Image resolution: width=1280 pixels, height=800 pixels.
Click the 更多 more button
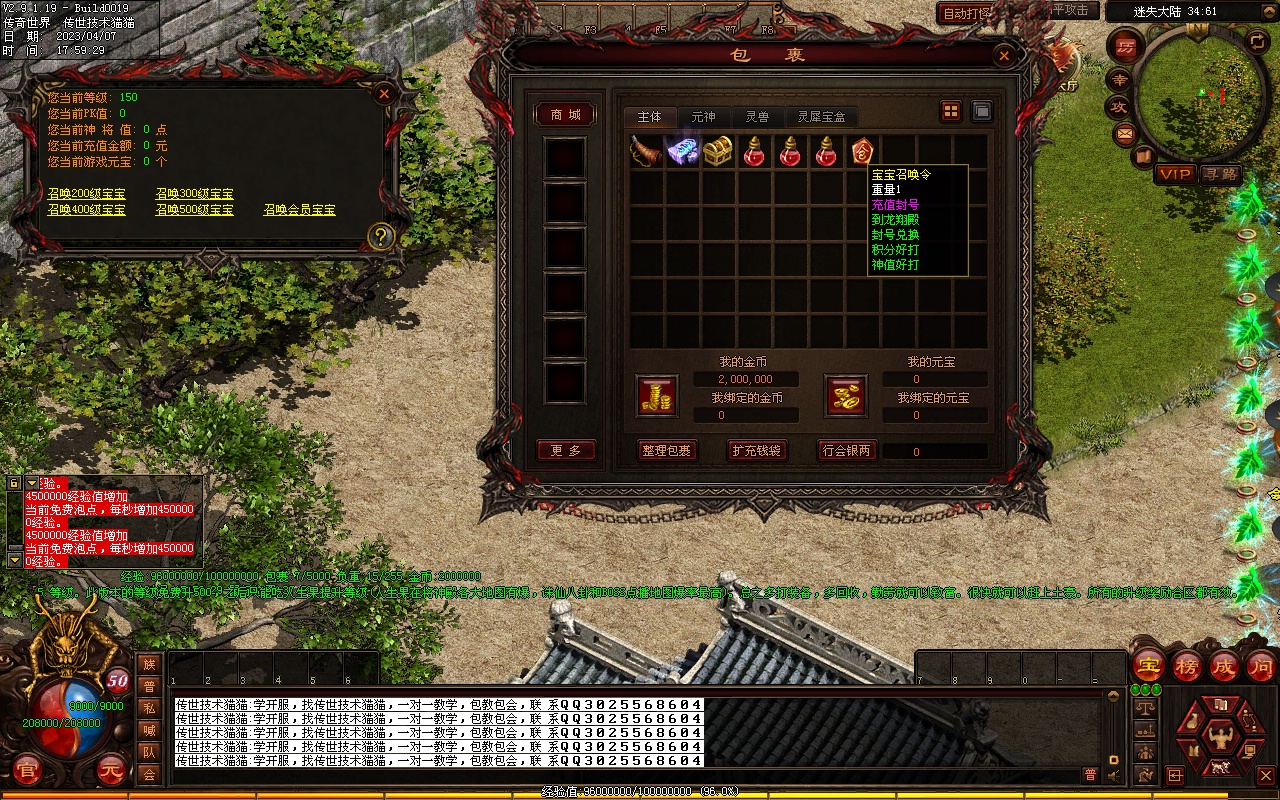coord(566,451)
